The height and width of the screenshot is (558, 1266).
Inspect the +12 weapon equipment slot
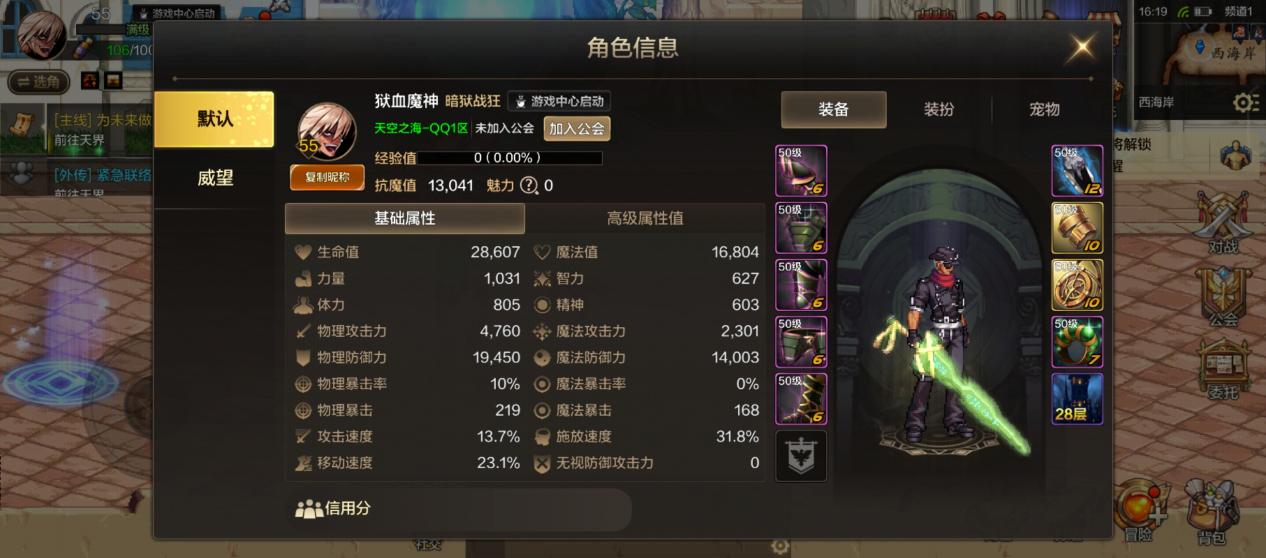coord(1077,171)
